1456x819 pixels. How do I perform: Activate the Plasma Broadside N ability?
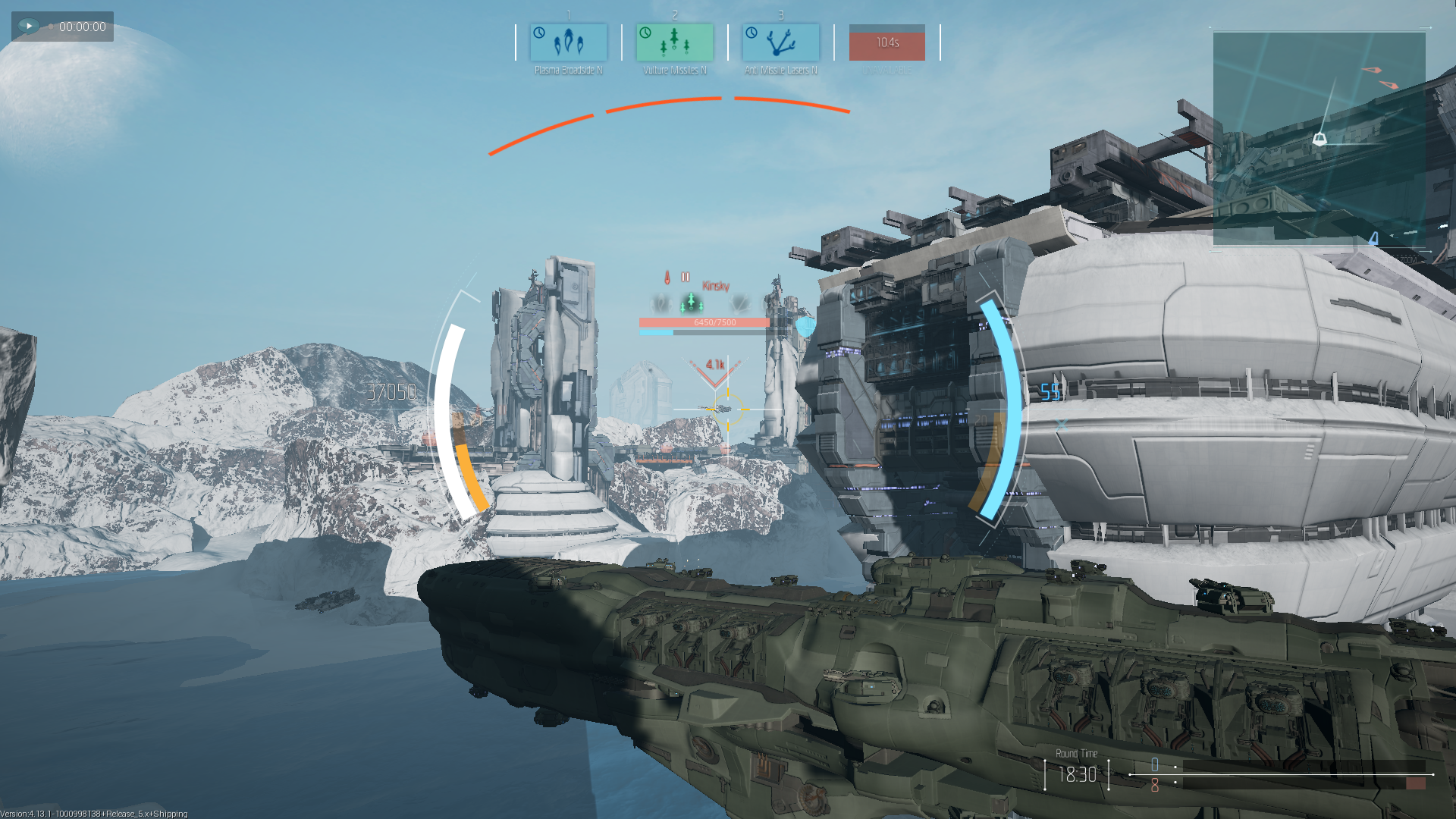click(567, 42)
